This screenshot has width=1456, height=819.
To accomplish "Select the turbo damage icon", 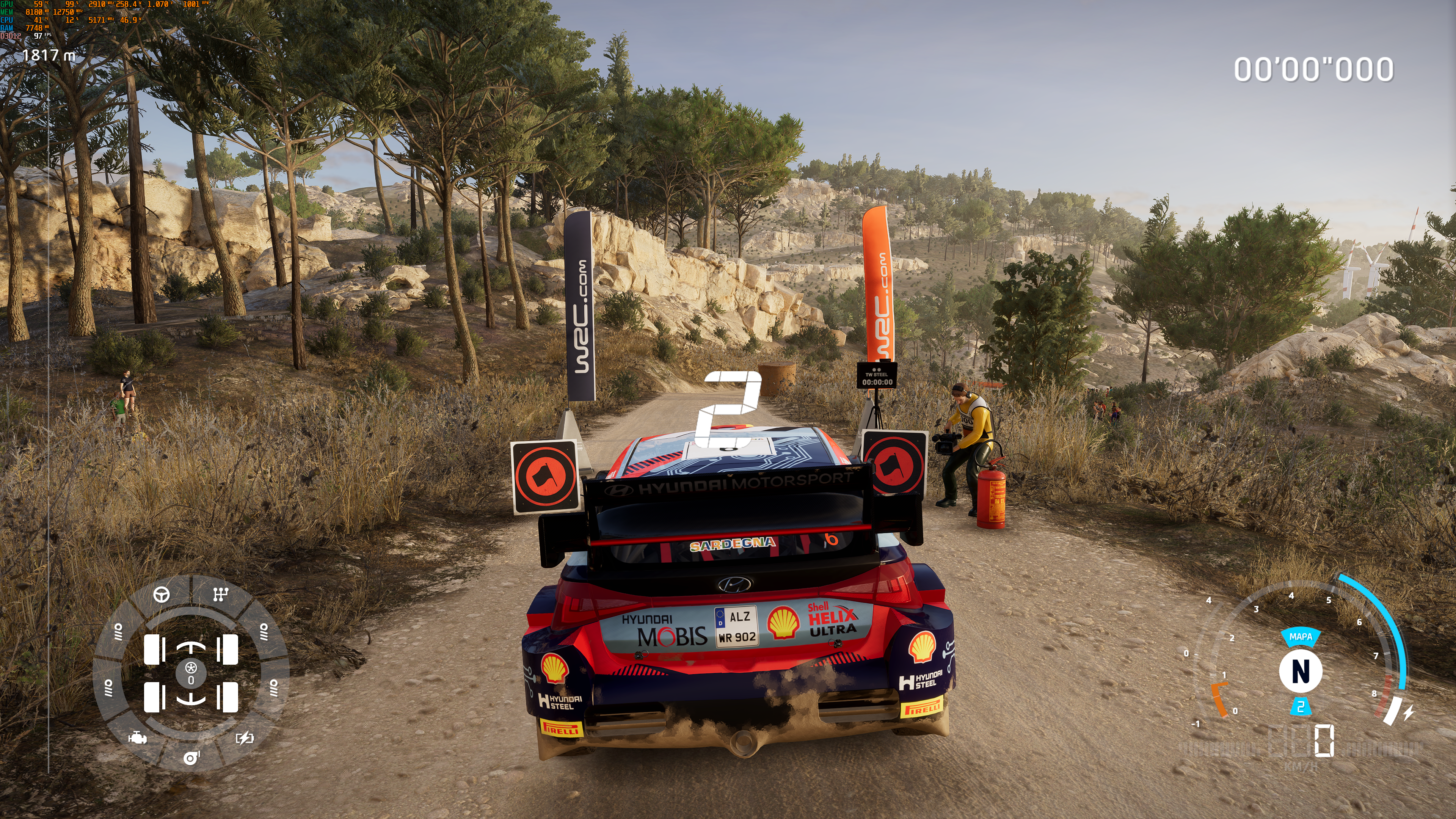I will click(191, 758).
